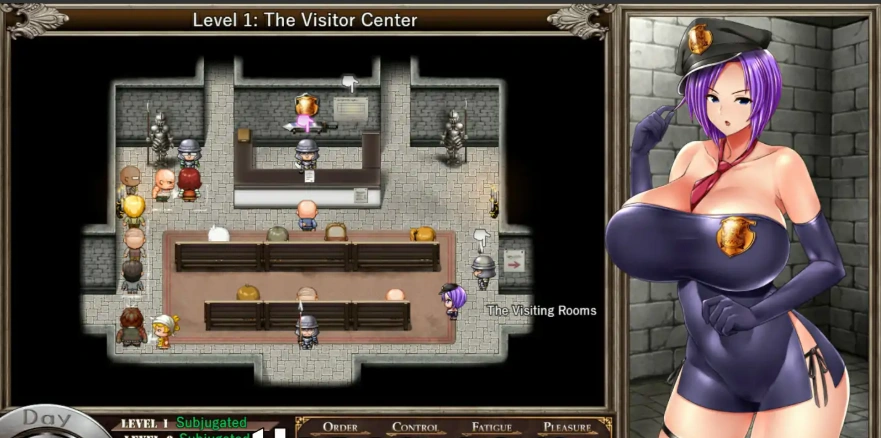Open the Control status panel
Image resolution: width=881 pixels, height=438 pixels.
tap(416, 427)
